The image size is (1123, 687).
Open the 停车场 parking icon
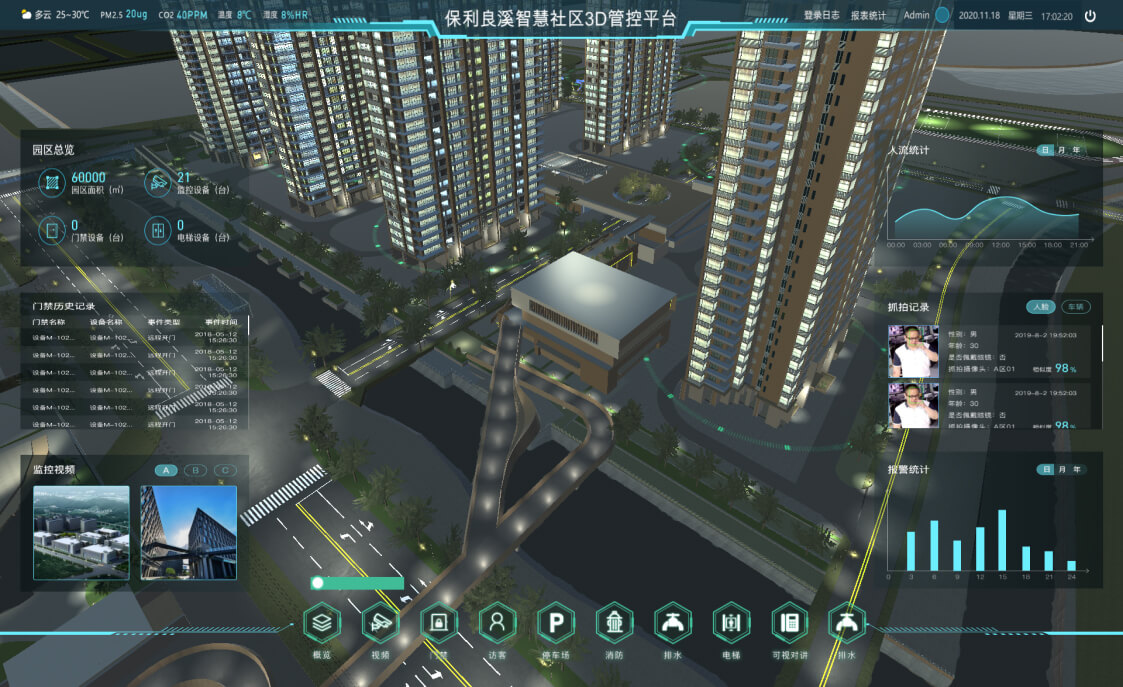[x=556, y=623]
